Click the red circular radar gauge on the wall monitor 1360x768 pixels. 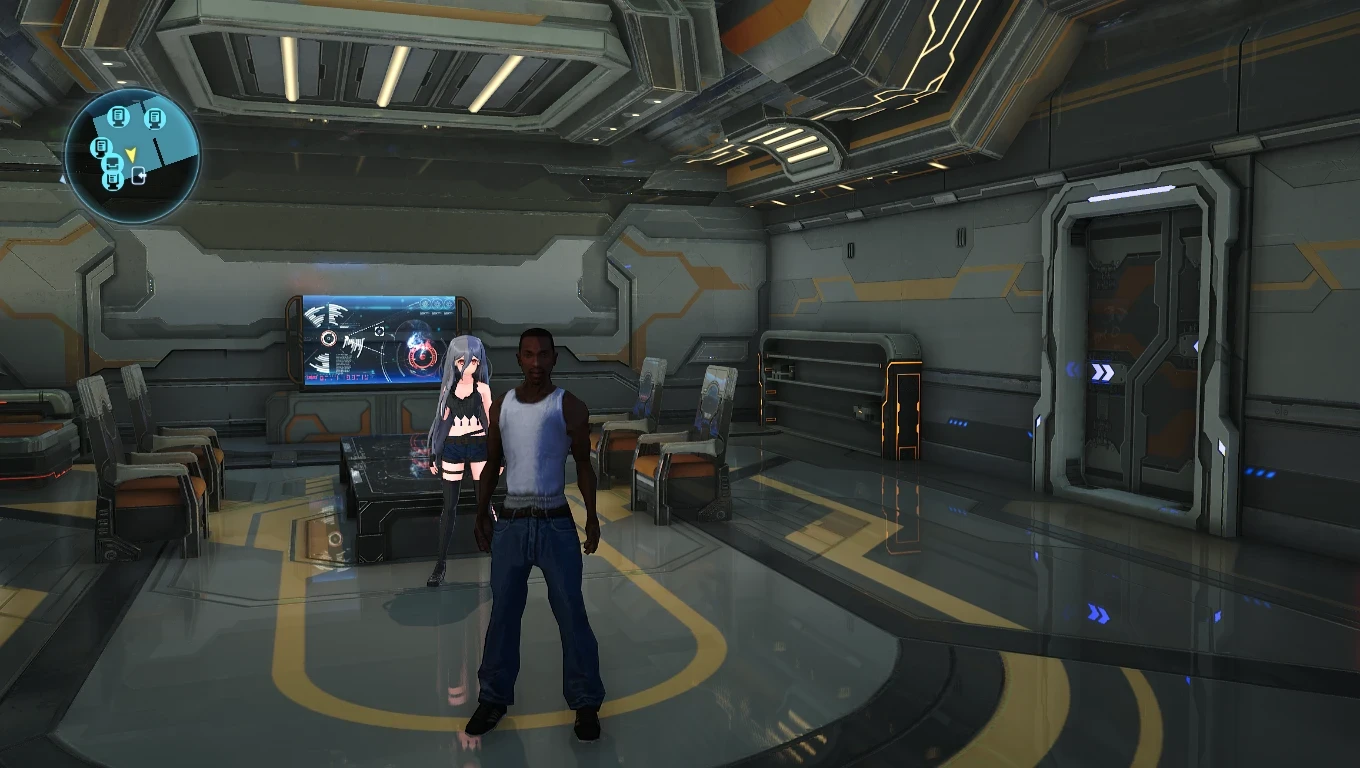422,357
